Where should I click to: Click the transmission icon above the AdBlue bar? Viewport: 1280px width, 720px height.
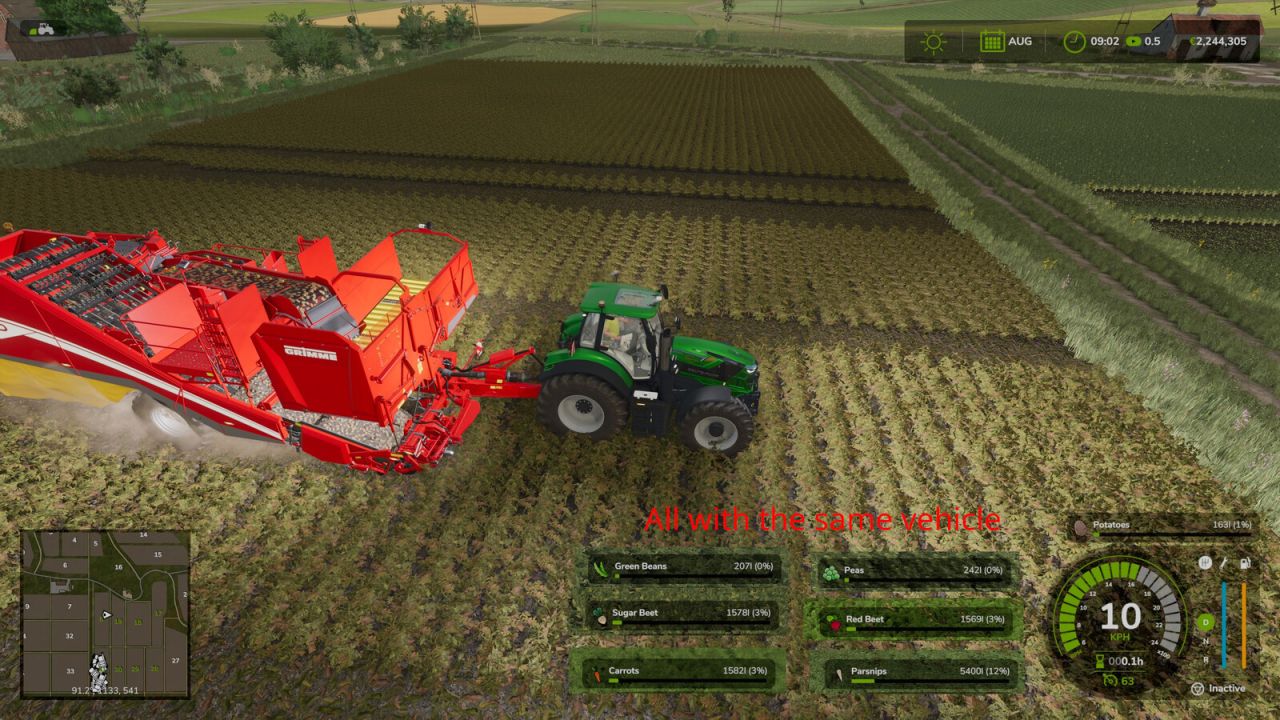pos(1206,563)
